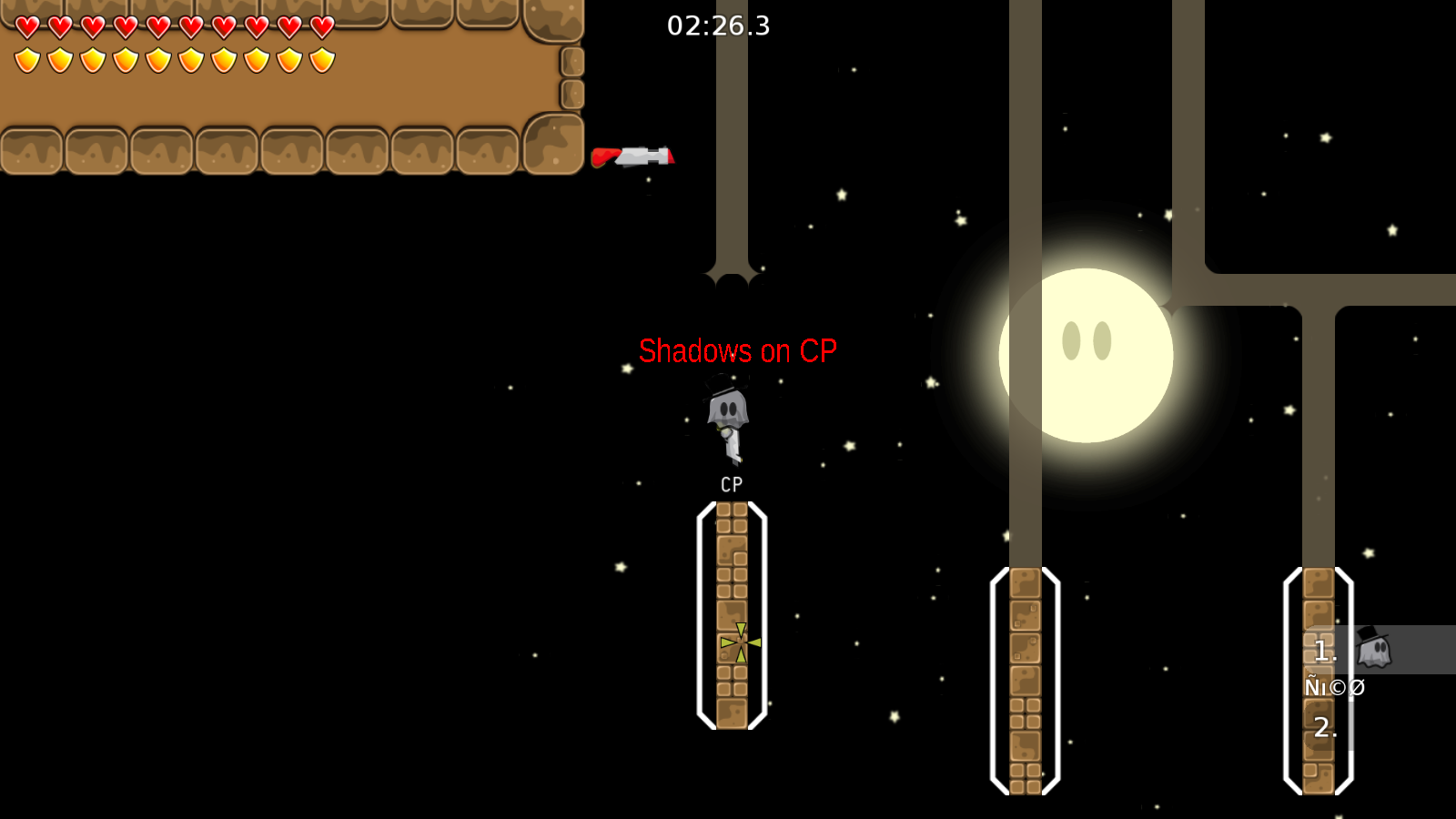Expand the rank 2 scoreboard entry
The width and height of the screenshot is (1456, 819).
1327,726
